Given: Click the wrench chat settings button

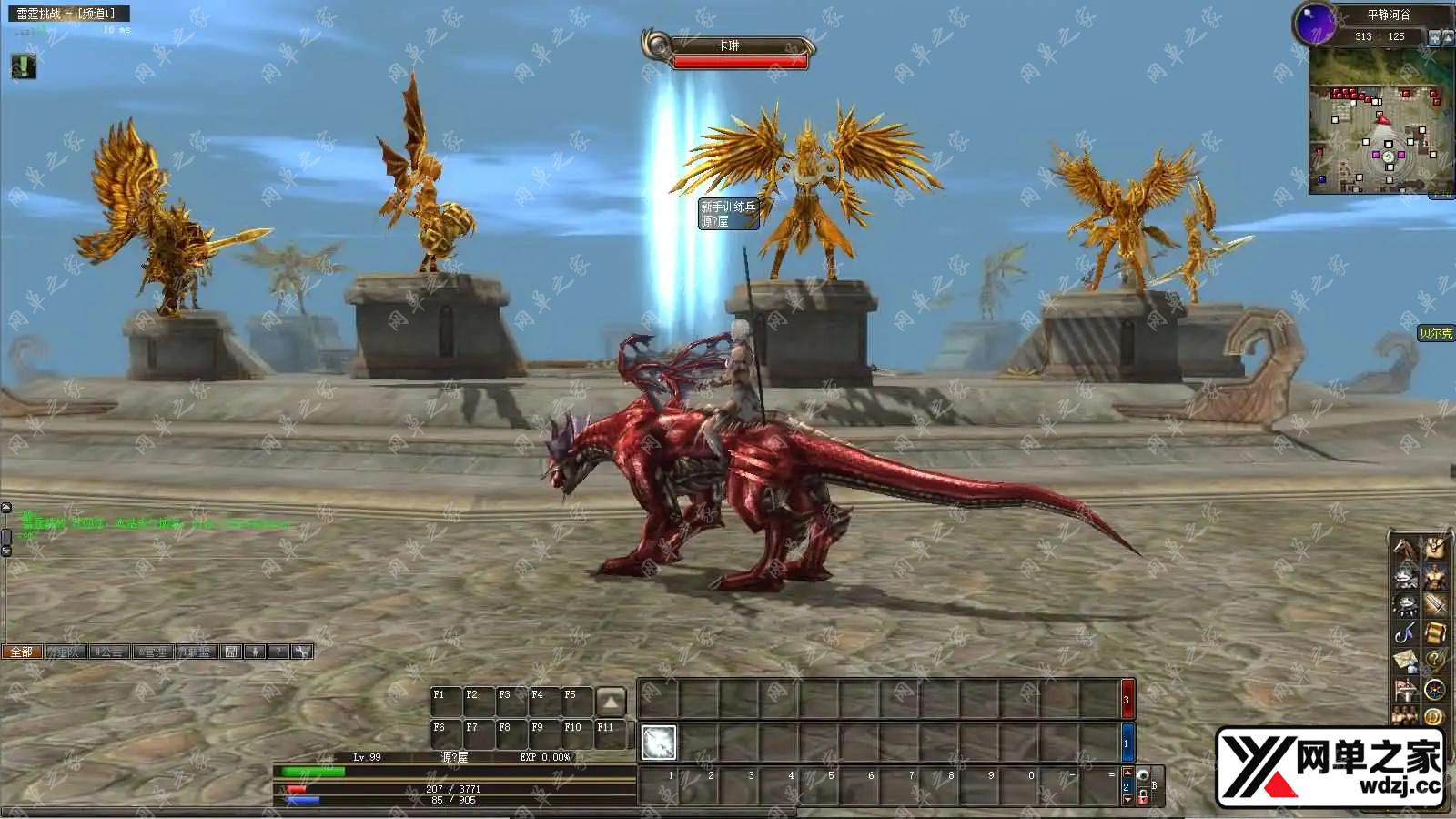Looking at the screenshot, I should tap(302, 652).
